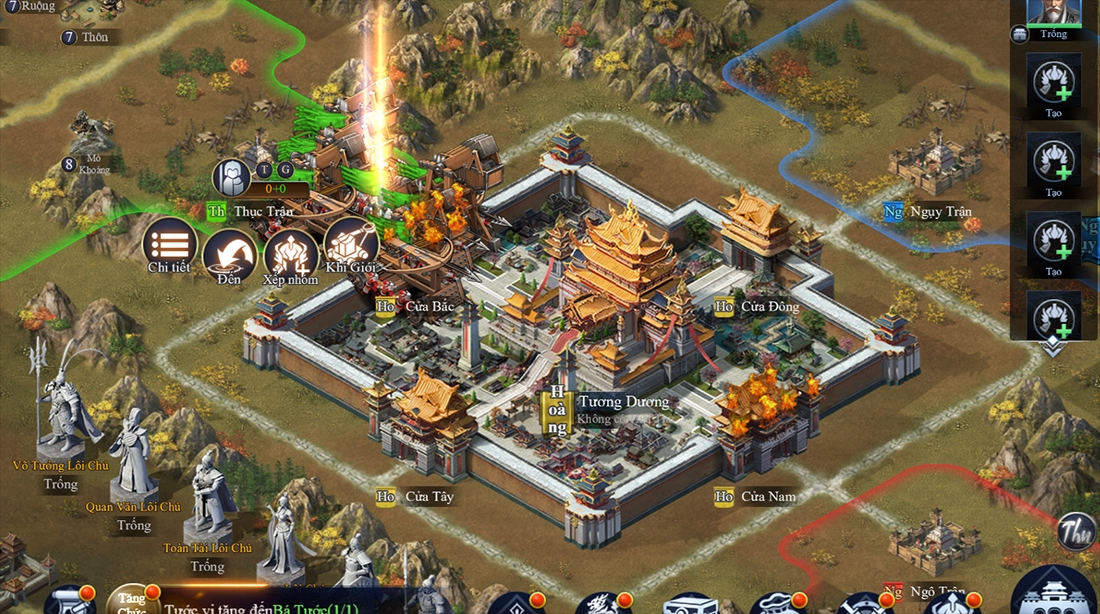
Task: Select the old general portrait labeled Trống
Action: click(x=1053, y=14)
